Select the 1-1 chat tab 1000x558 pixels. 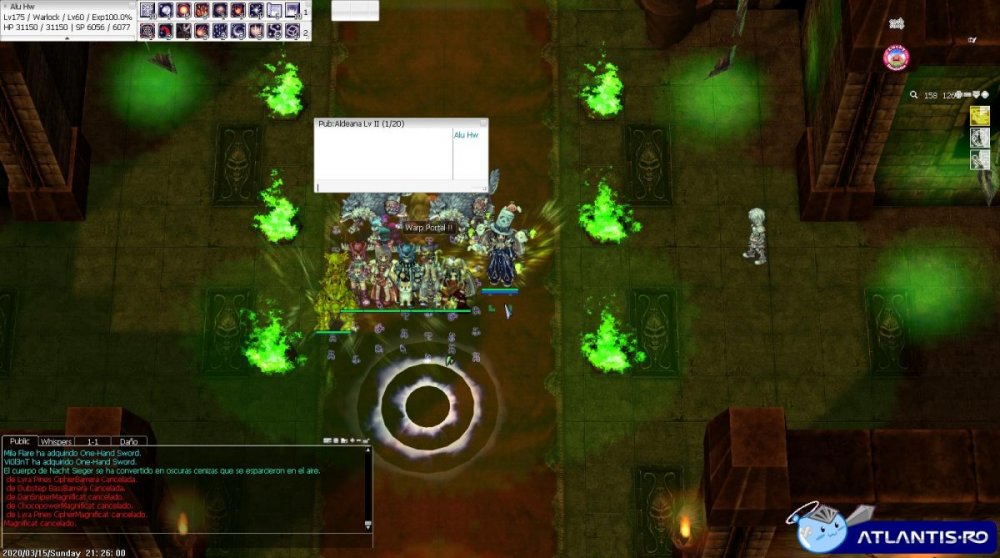(x=92, y=441)
